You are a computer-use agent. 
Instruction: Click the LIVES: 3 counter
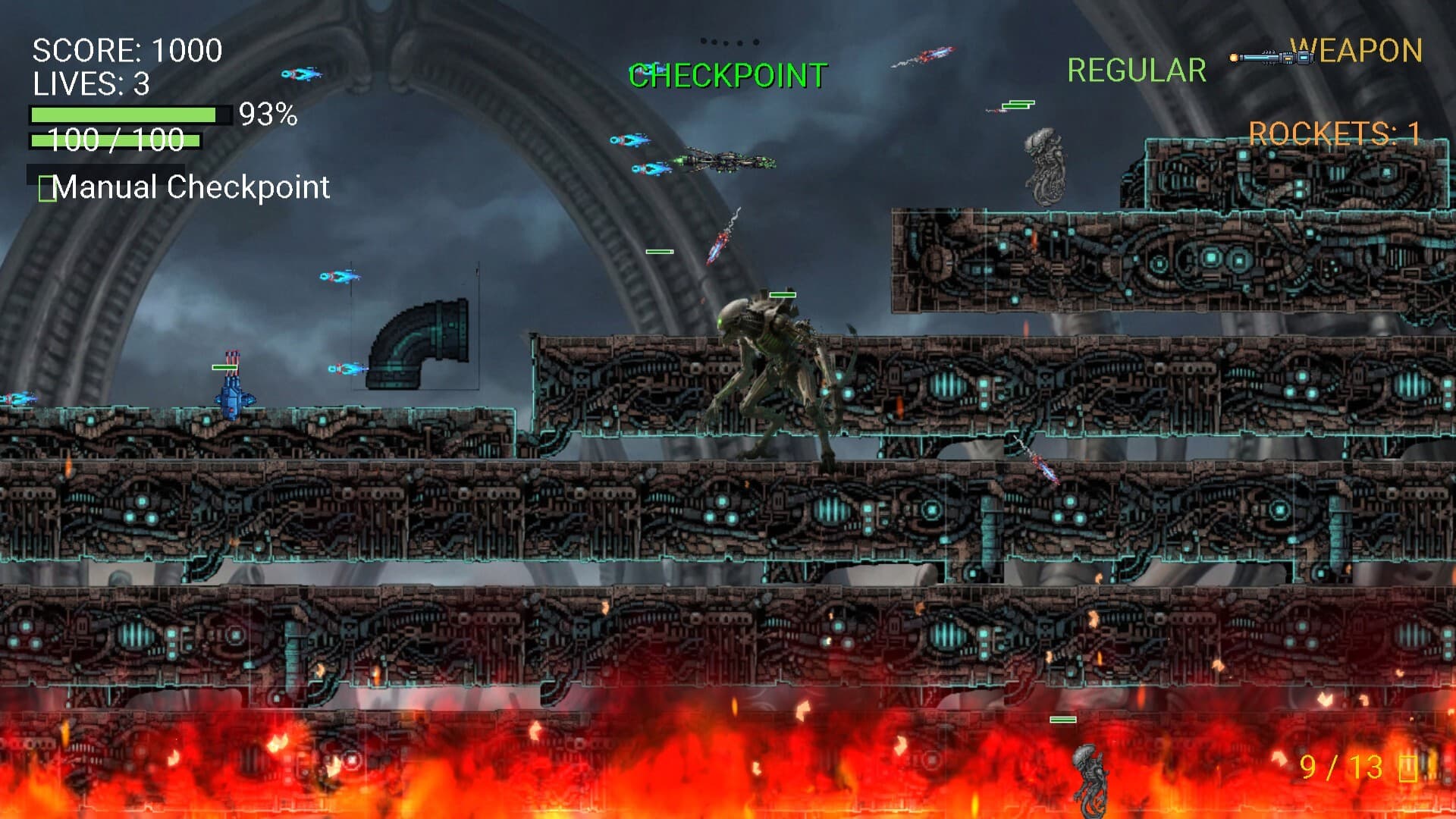(91, 83)
